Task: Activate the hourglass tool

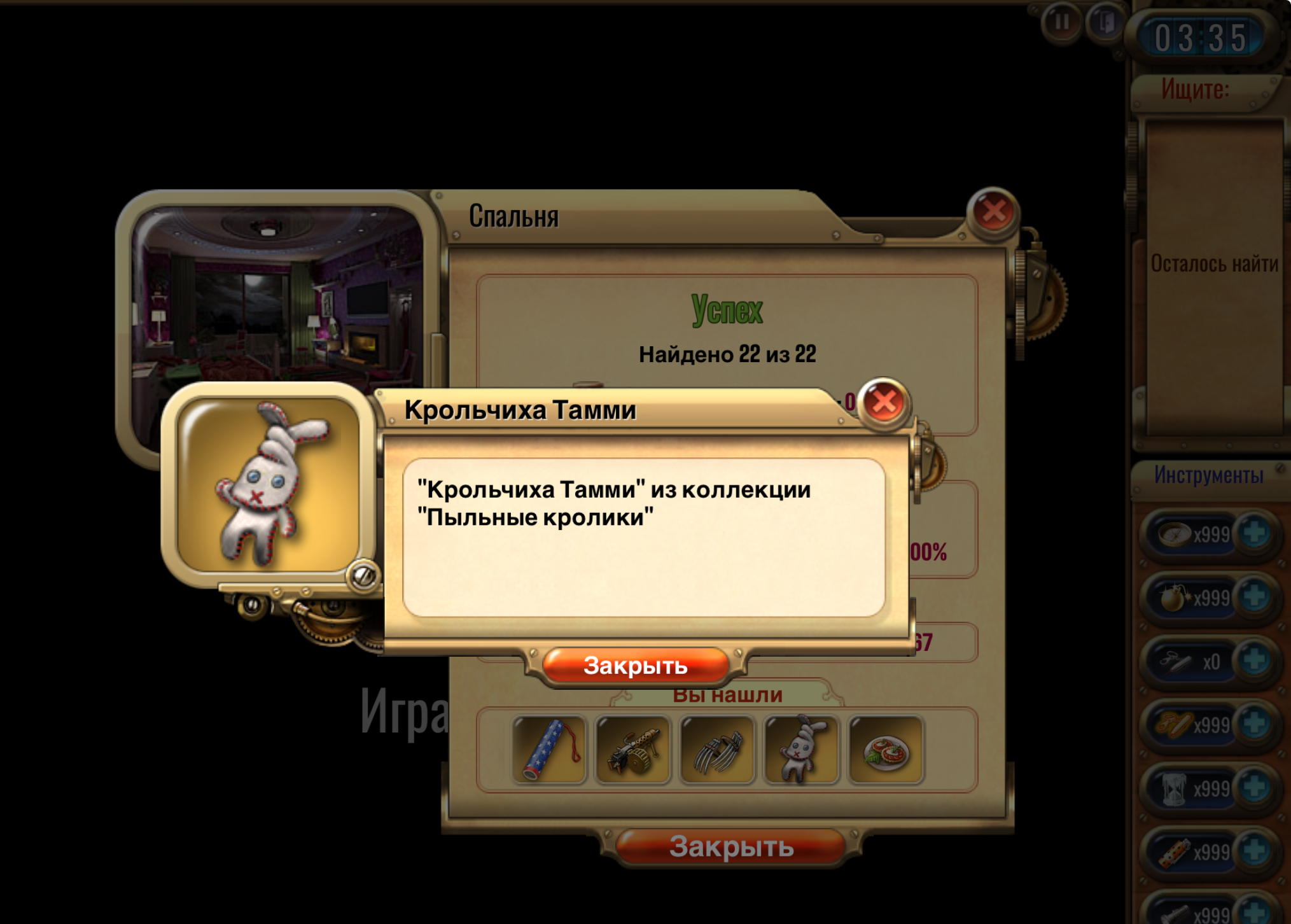Action: pos(1174,788)
